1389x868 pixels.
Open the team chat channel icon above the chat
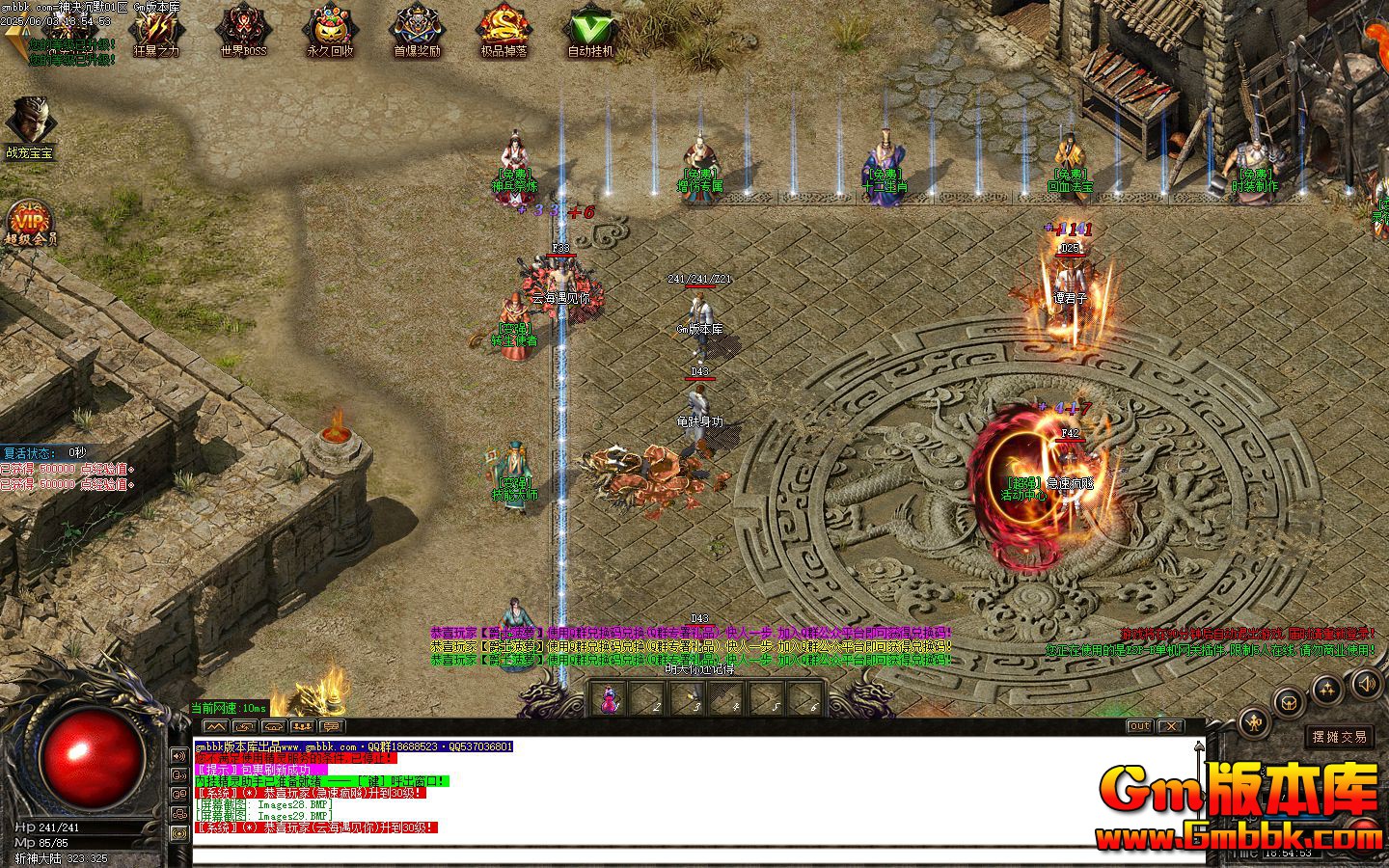[x=302, y=727]
